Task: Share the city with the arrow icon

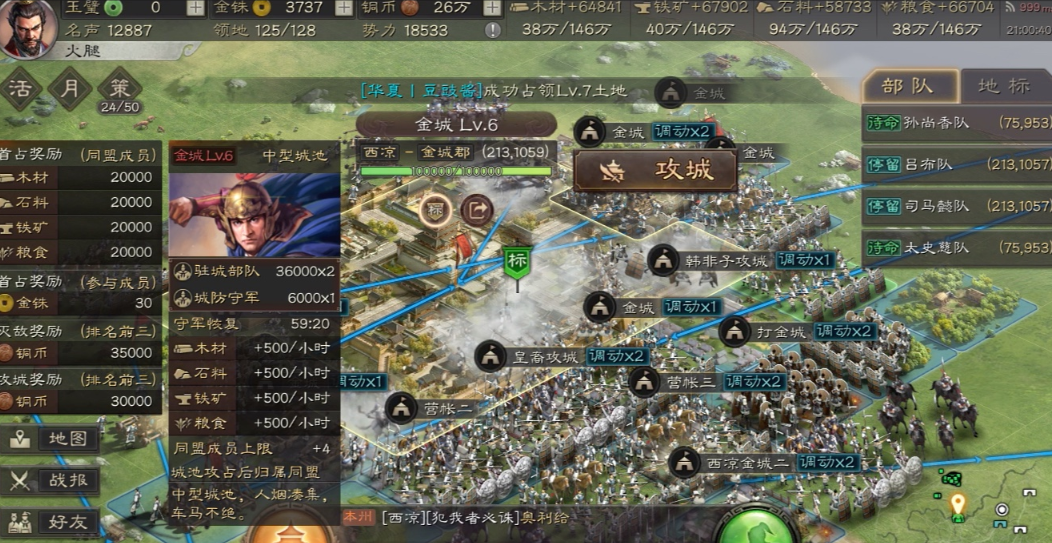Action: [x=477, y=209]
